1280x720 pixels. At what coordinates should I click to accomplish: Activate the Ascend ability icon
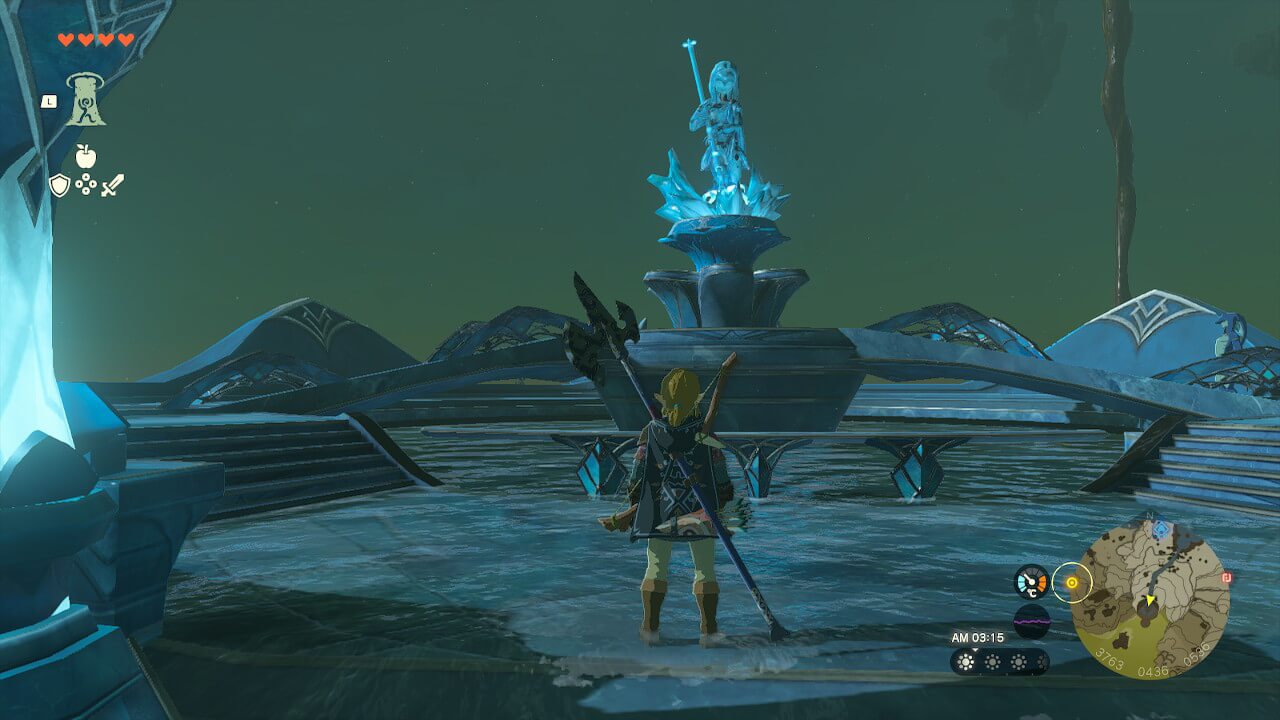86,100
